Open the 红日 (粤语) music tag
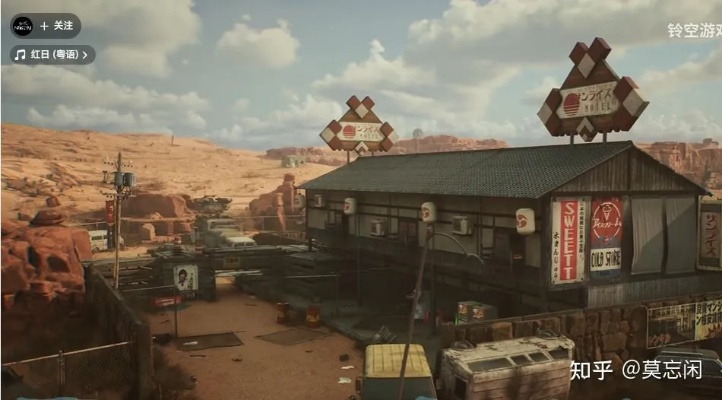Viewport: 722px width, 400px height. (53, 54)
